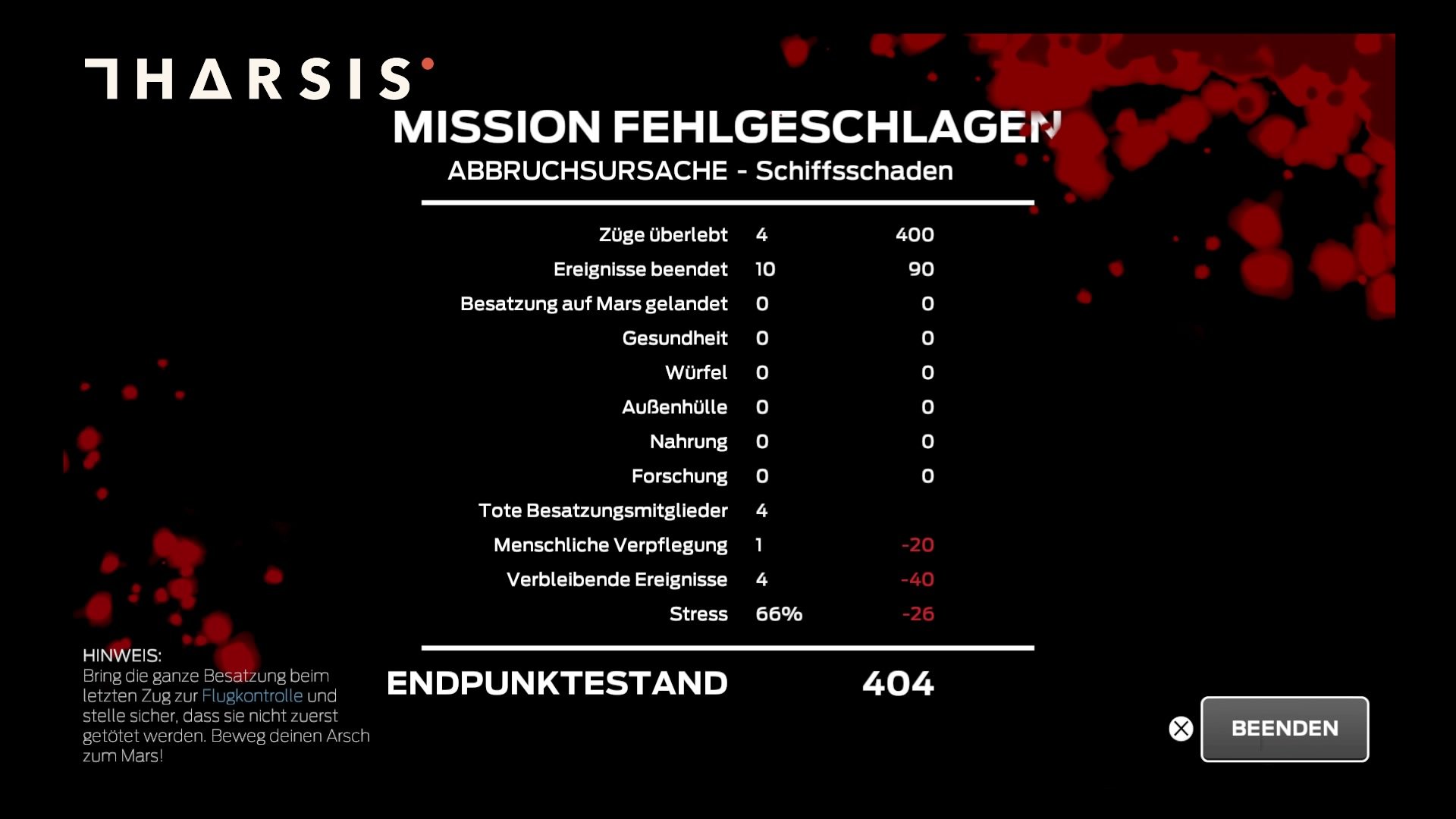Click the red dot above the Tharsis logo
Viewport: 1456px width, 819px height.
click(x=428, y=65)
